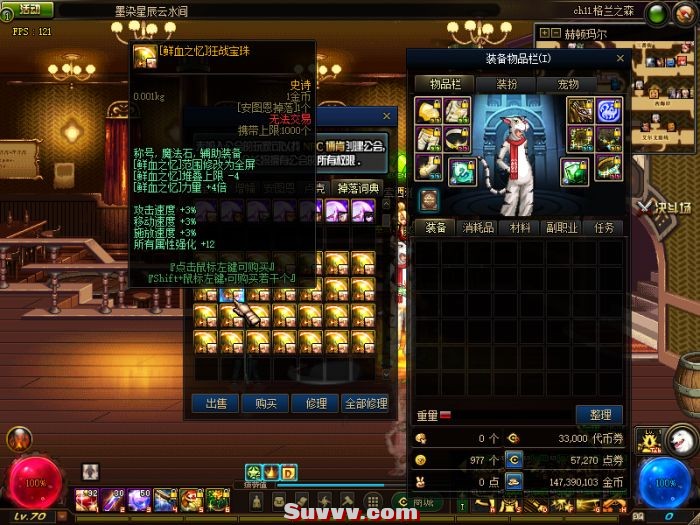Click the 修理 (repair) button
Image resolution: width=700 pixels, height=525 pixels.
pos(315,403)
